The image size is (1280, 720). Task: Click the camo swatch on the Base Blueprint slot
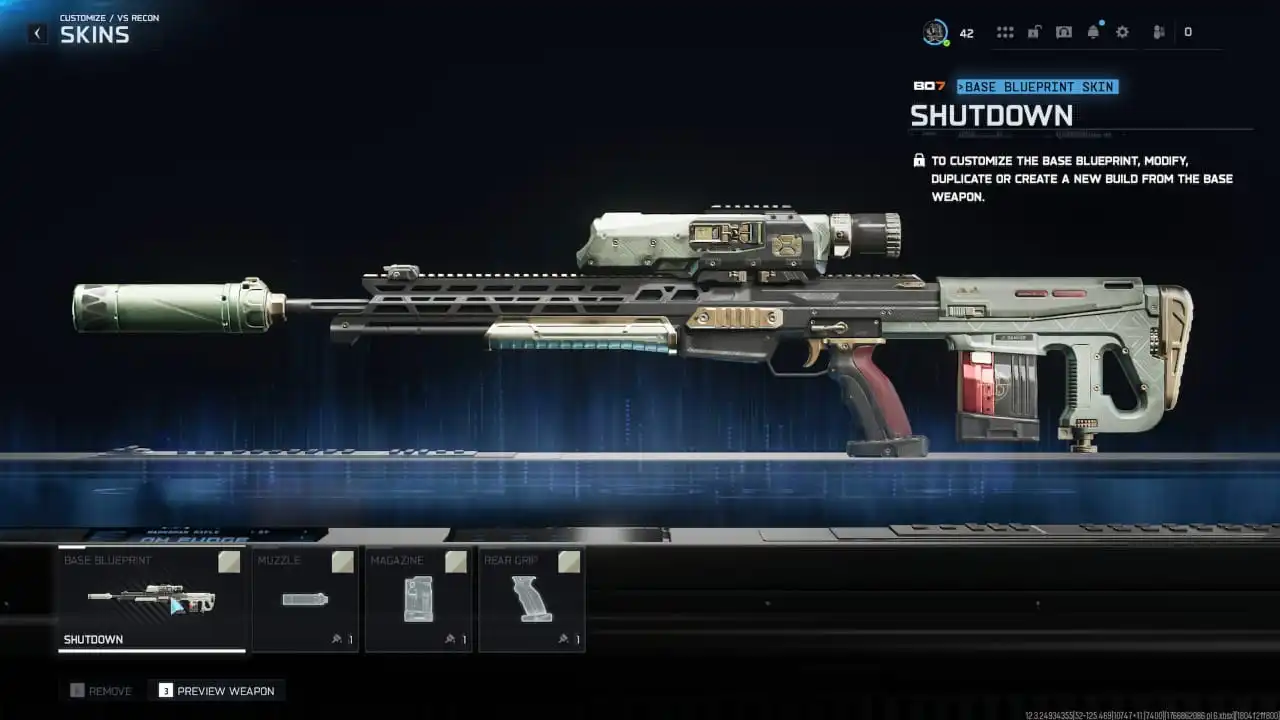[x=228, y=562]
